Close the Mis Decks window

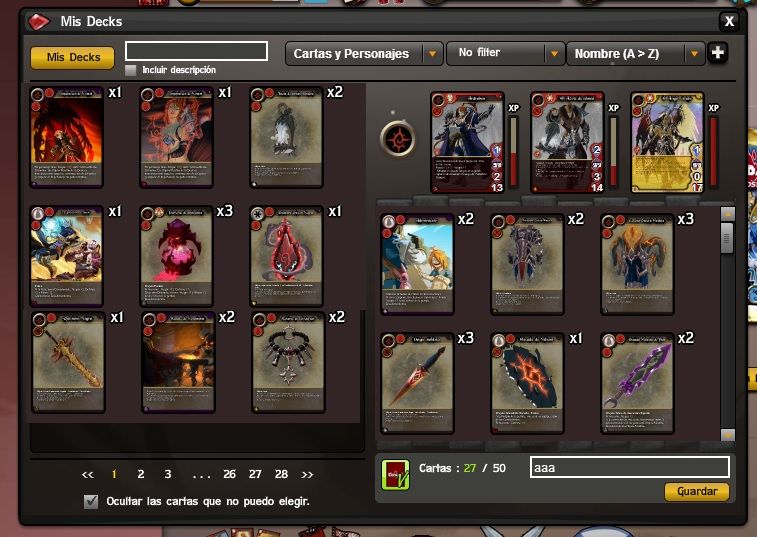click(x=730, y=21)
